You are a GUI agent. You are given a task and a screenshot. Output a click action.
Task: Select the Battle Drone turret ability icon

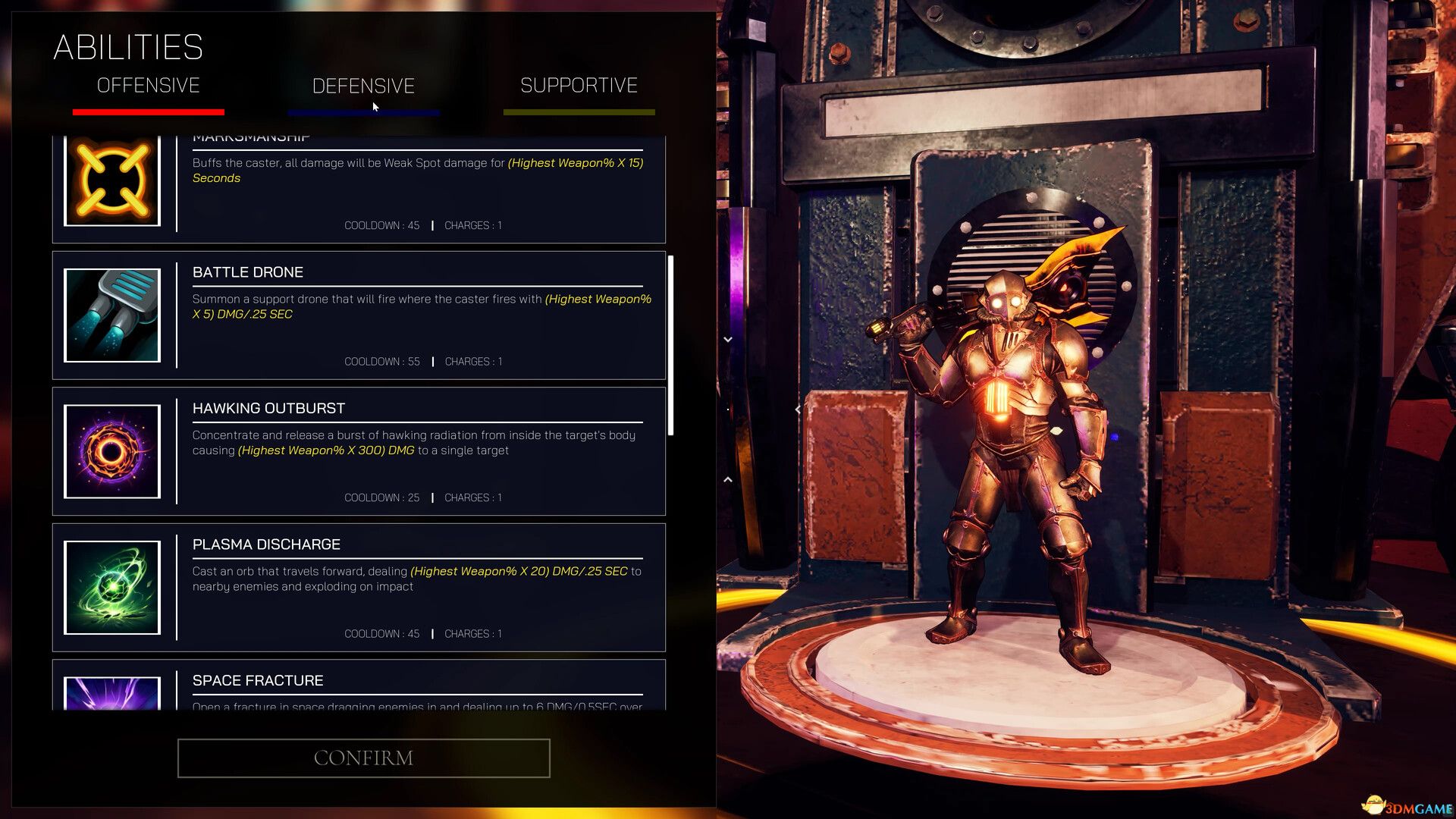tap(111, 315)
